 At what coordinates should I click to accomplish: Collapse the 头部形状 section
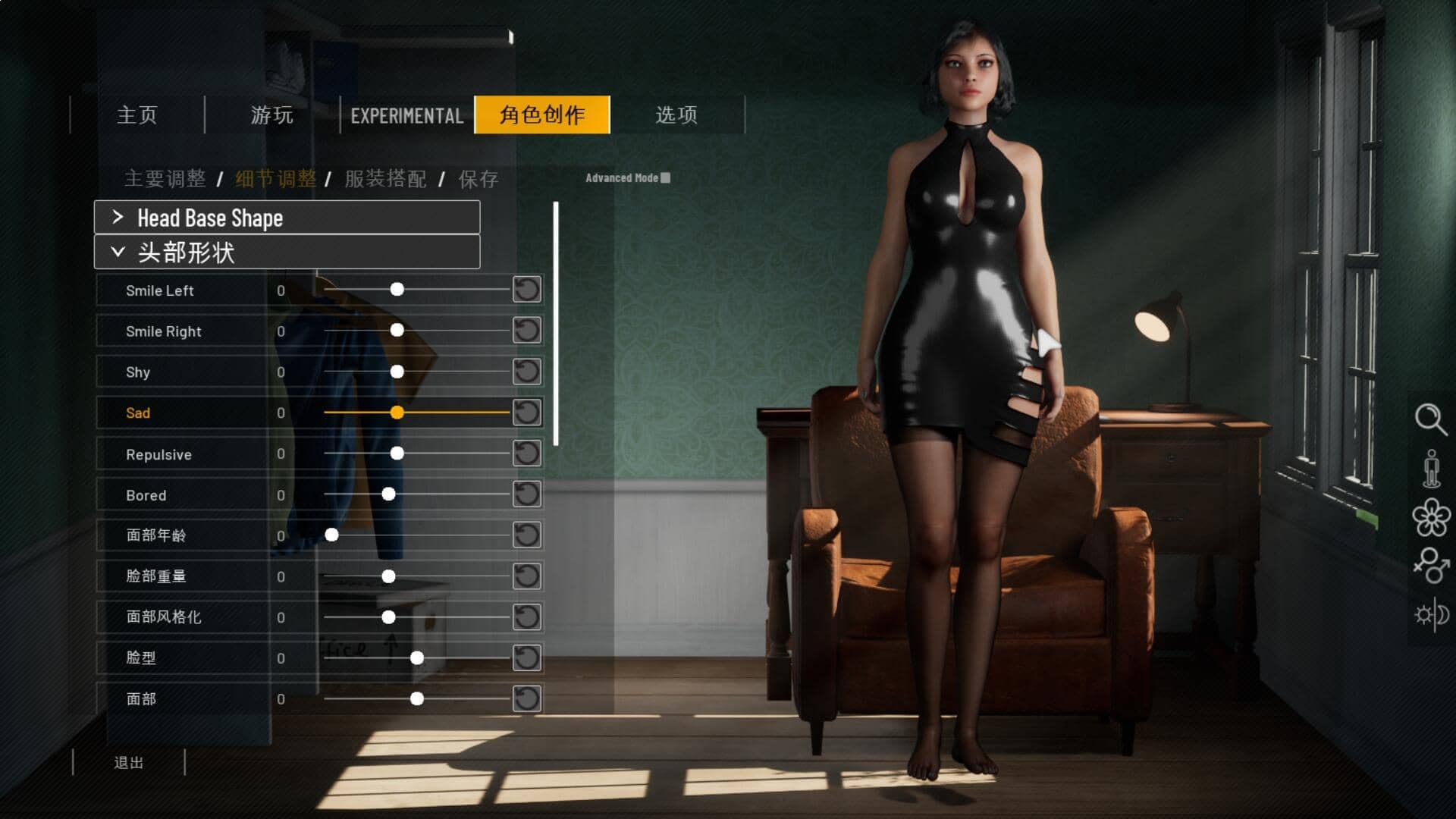pos(287,253)
